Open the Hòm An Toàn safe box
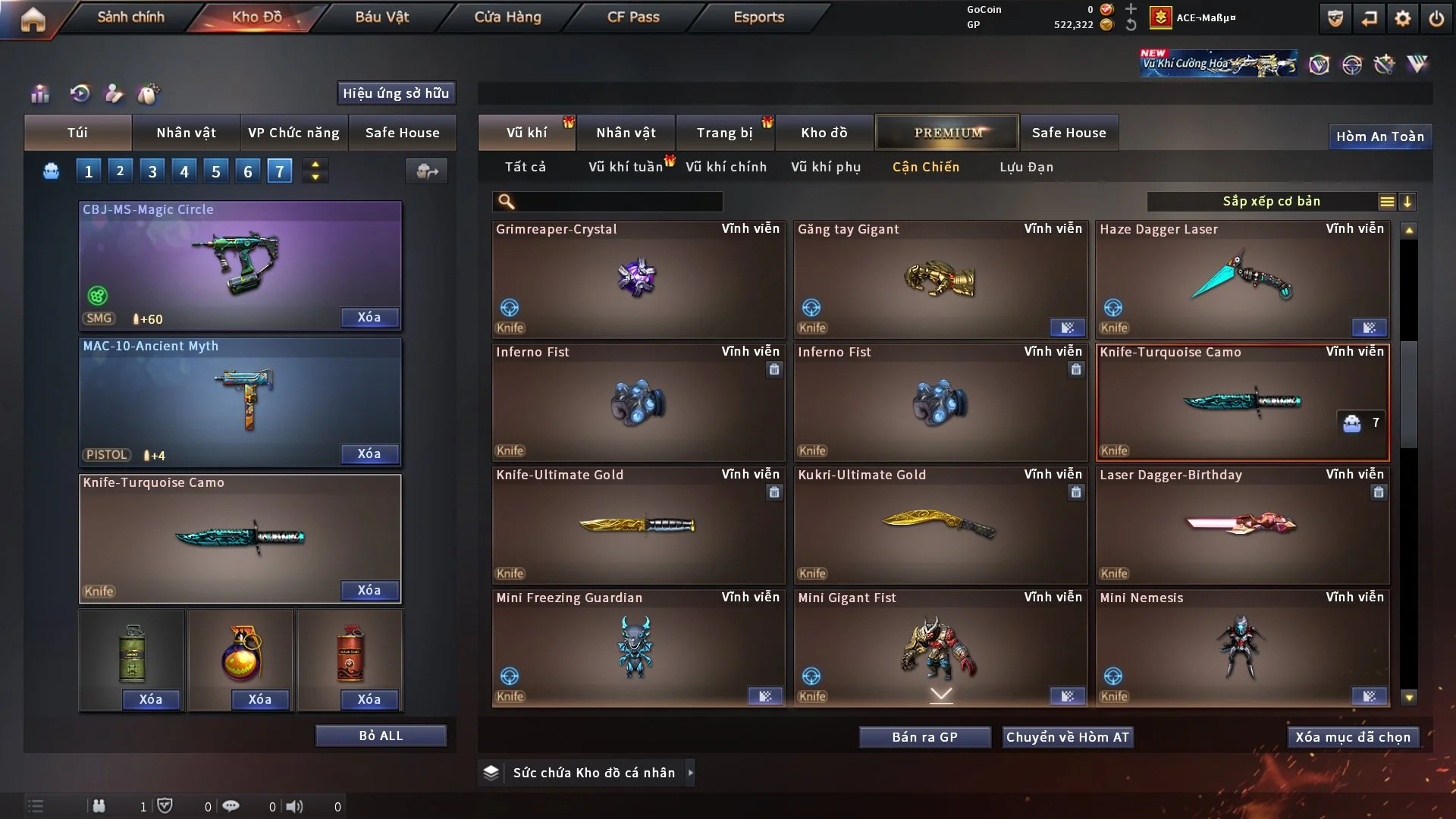The width and height of the screenshot is (1456, 819). [x=1379, y=136]
